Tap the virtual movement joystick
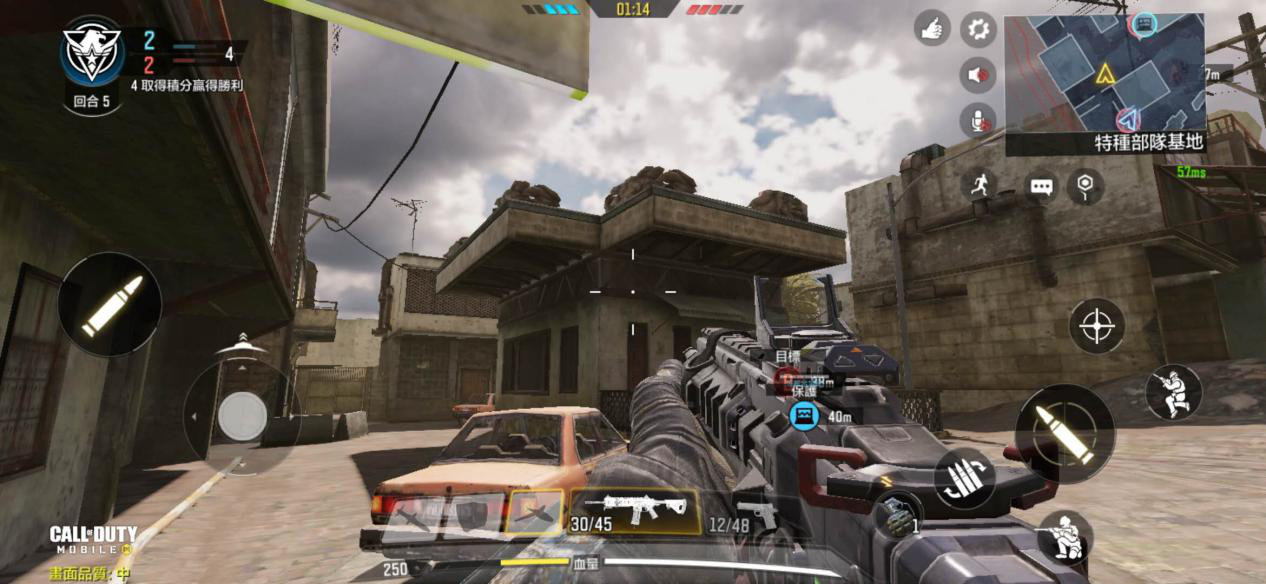Image resolution: width=1266 pixels, height=584 pixels. [242, 416]
